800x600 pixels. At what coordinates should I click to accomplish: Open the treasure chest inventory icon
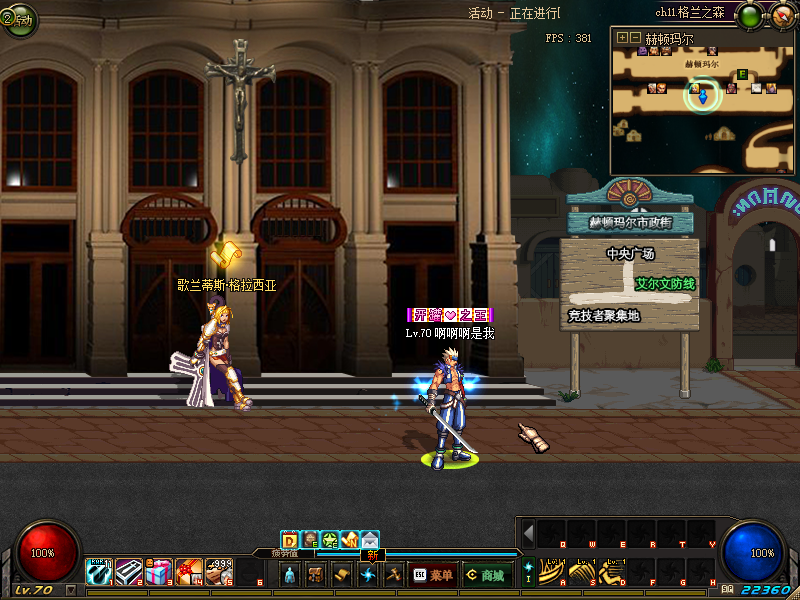pyautogui.click(x=316, y=574)
